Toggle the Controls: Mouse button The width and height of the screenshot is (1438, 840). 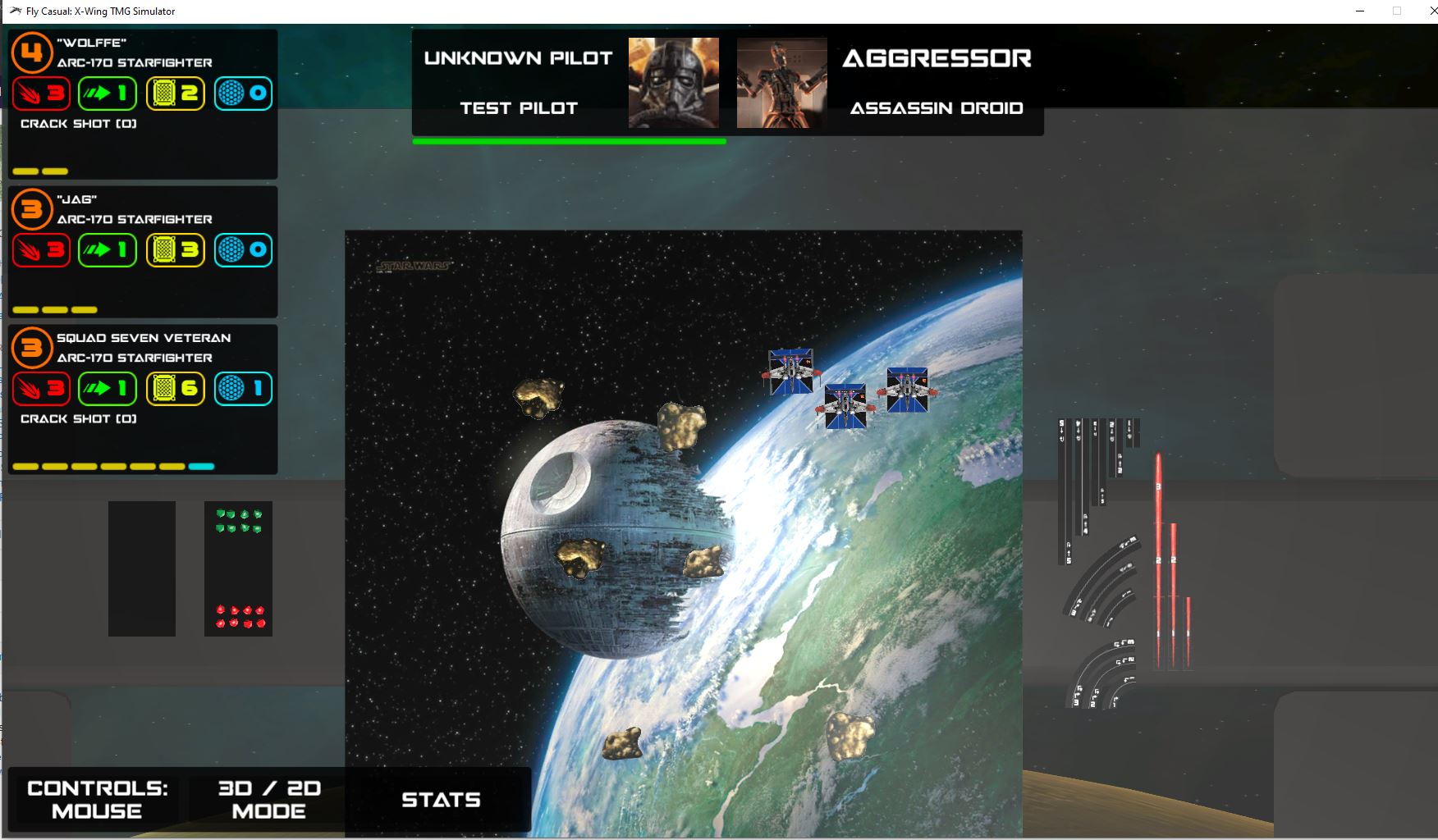[97, 799]
